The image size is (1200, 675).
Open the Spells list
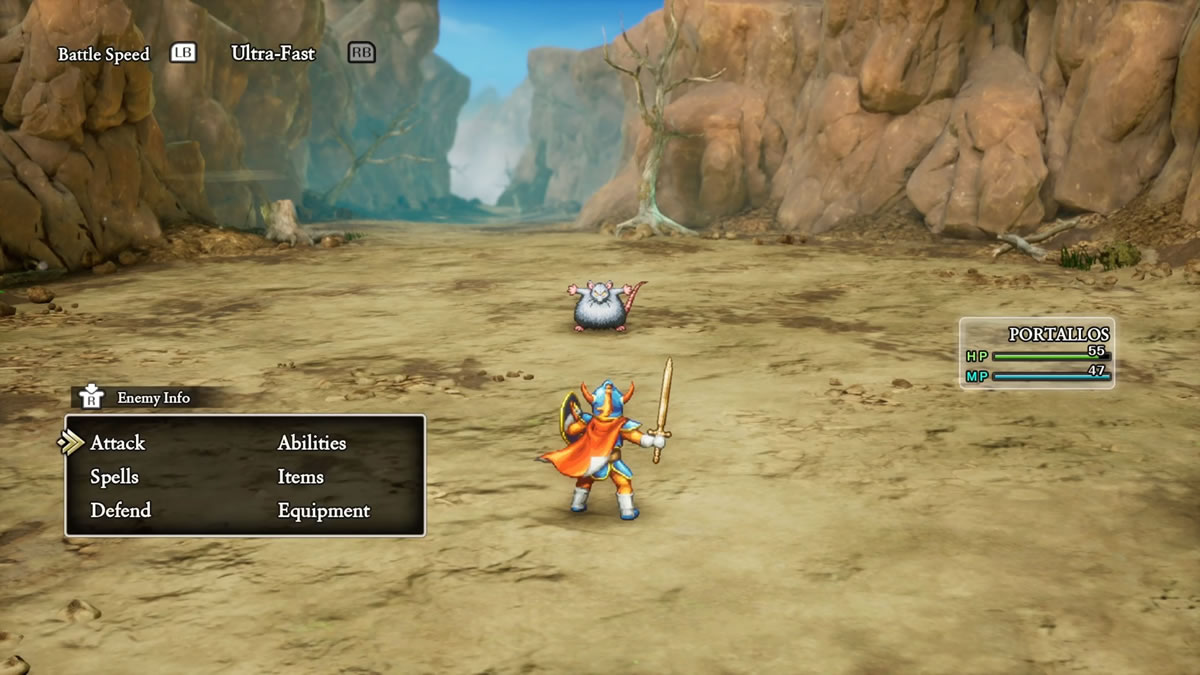click(x=114, y=477)
